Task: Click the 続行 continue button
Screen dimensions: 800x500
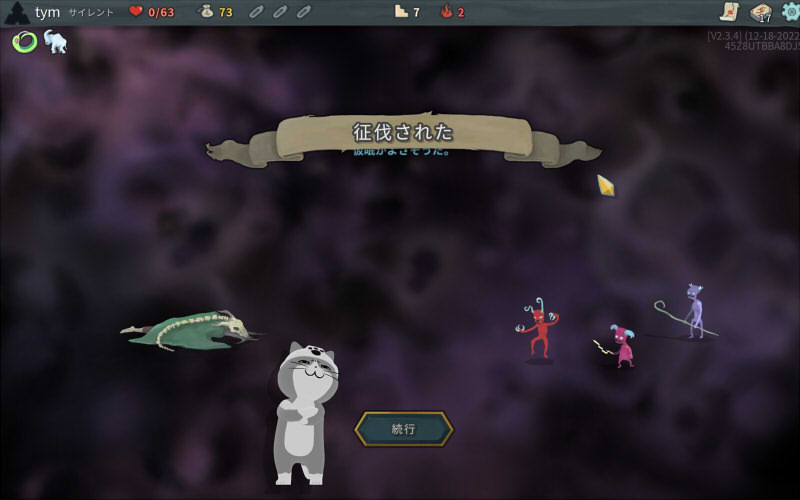Action: (404, 429)
